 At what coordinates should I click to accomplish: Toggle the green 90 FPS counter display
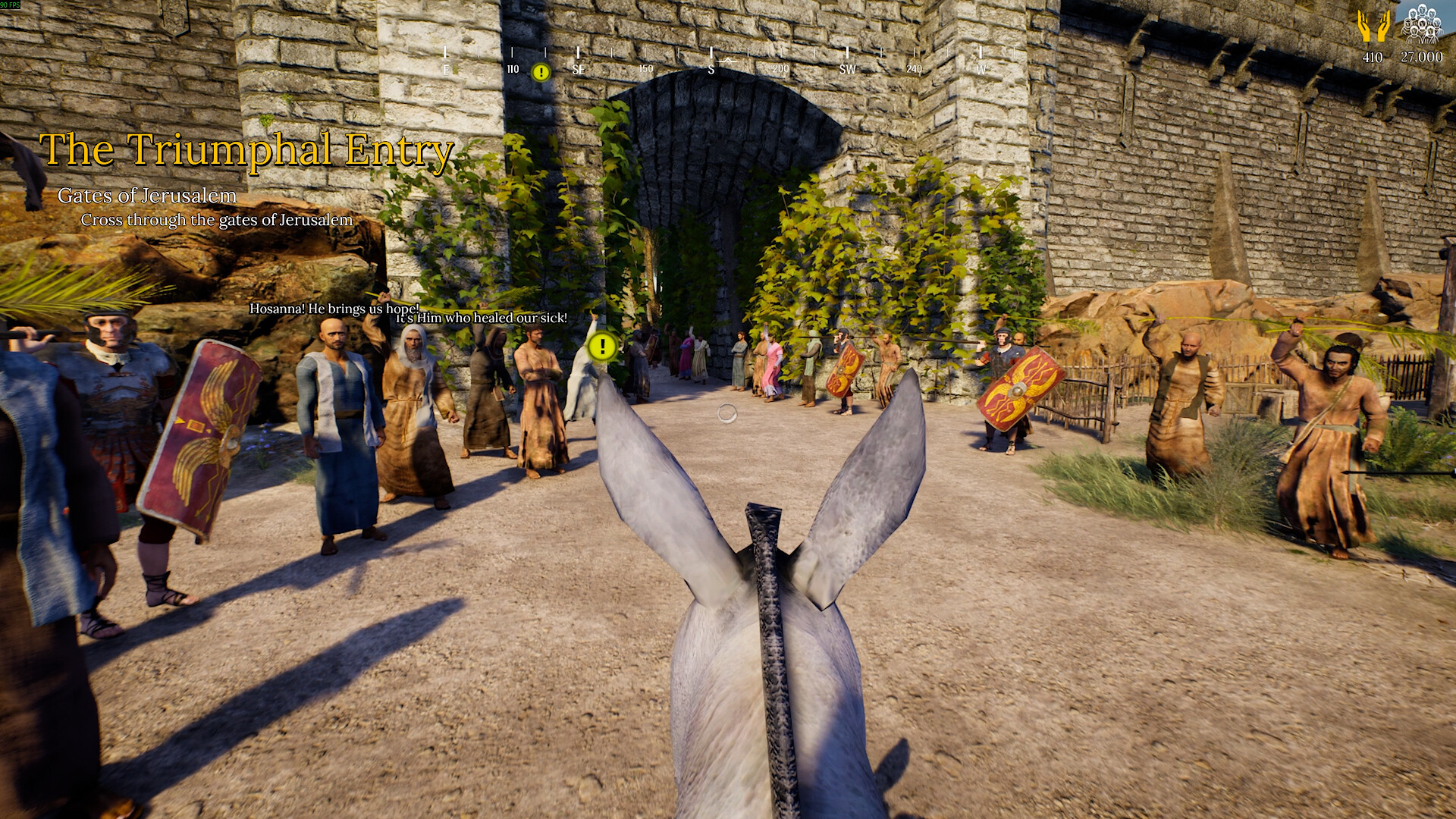tap(11, 6)
